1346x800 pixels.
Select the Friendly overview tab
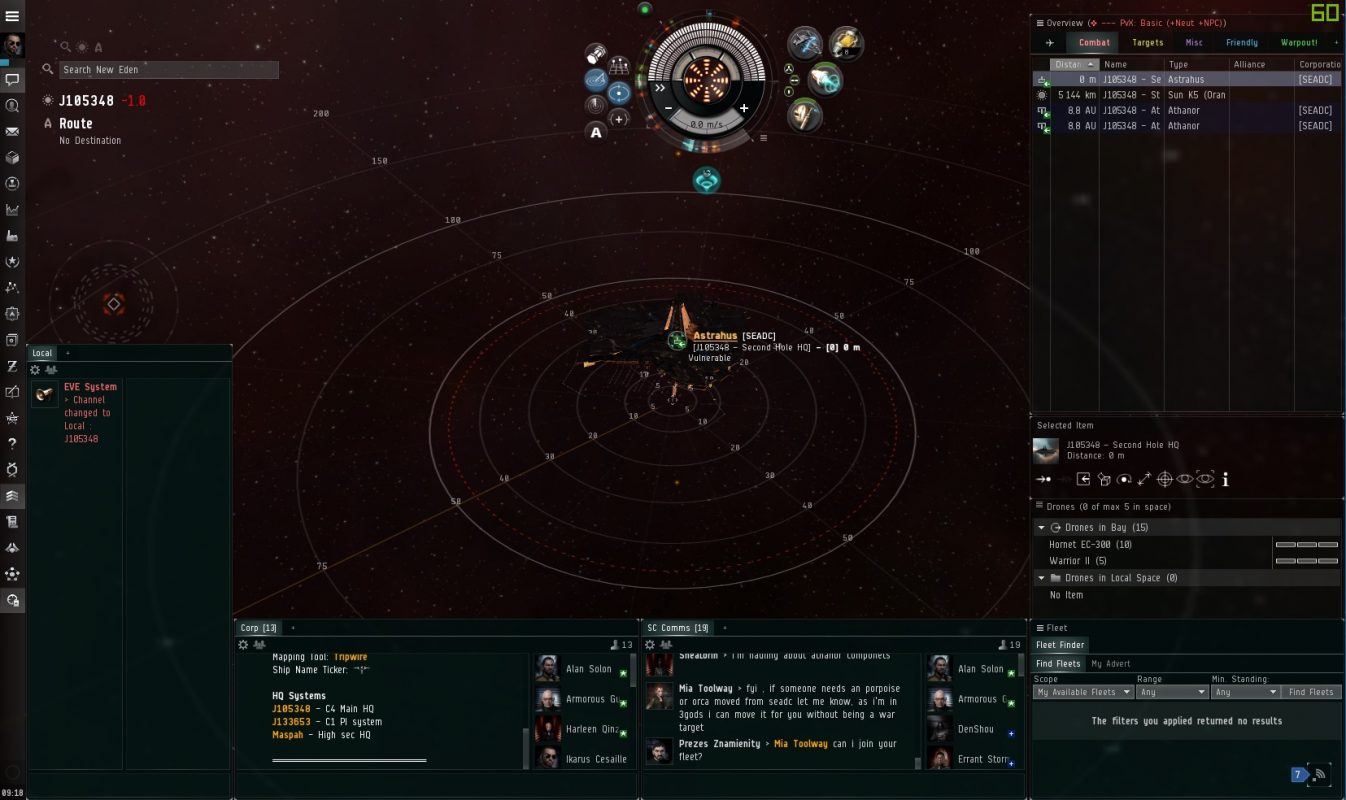point(1241,43)
